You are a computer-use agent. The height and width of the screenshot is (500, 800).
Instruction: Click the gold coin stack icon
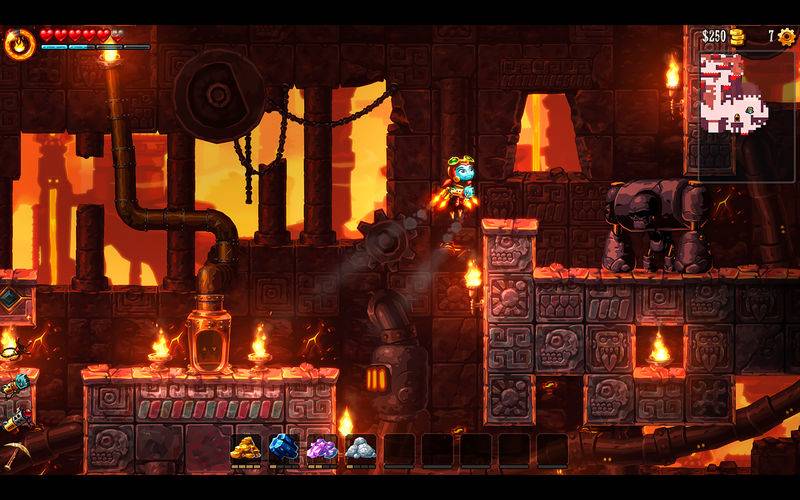pyautogui.click(x=738, y=37)
